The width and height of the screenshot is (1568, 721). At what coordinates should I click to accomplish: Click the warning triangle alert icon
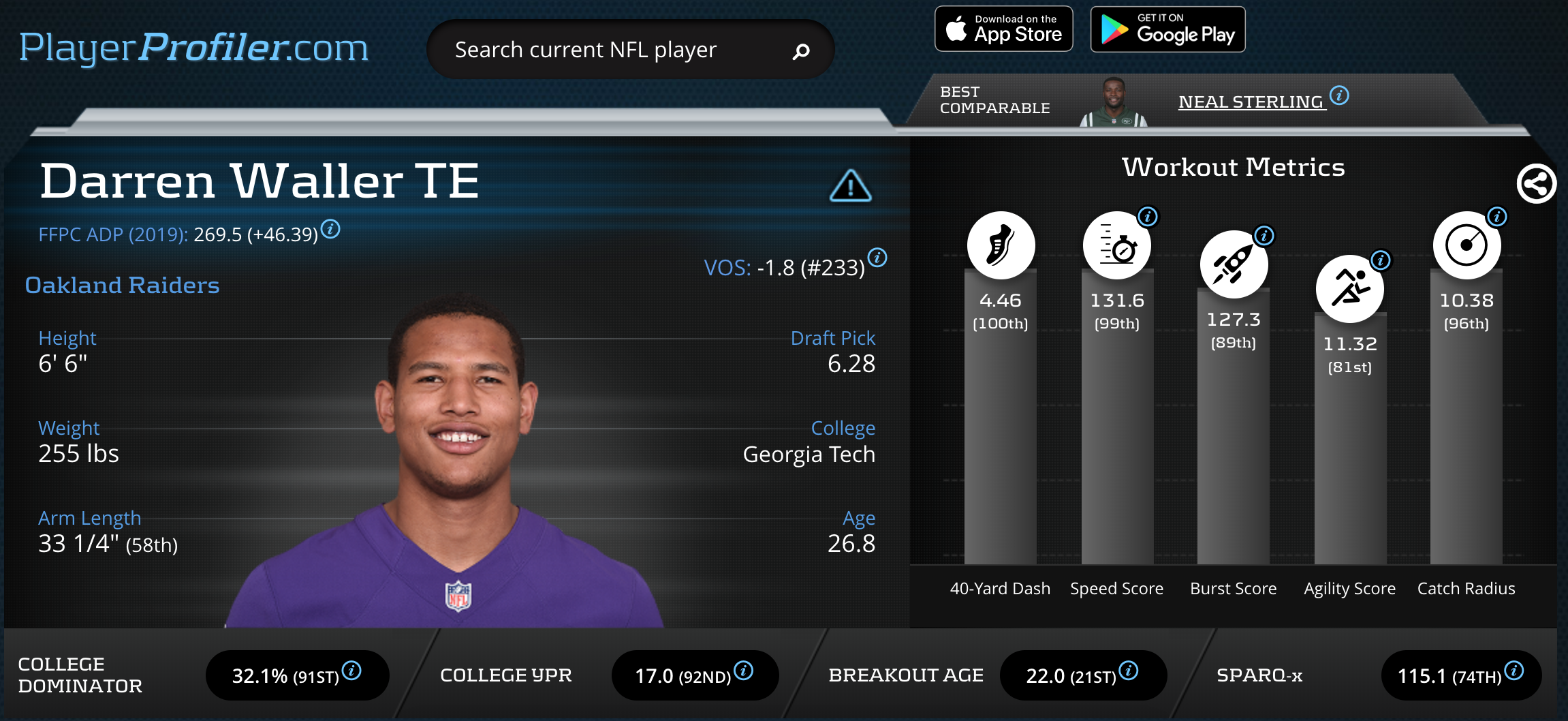tap(850, 185)
